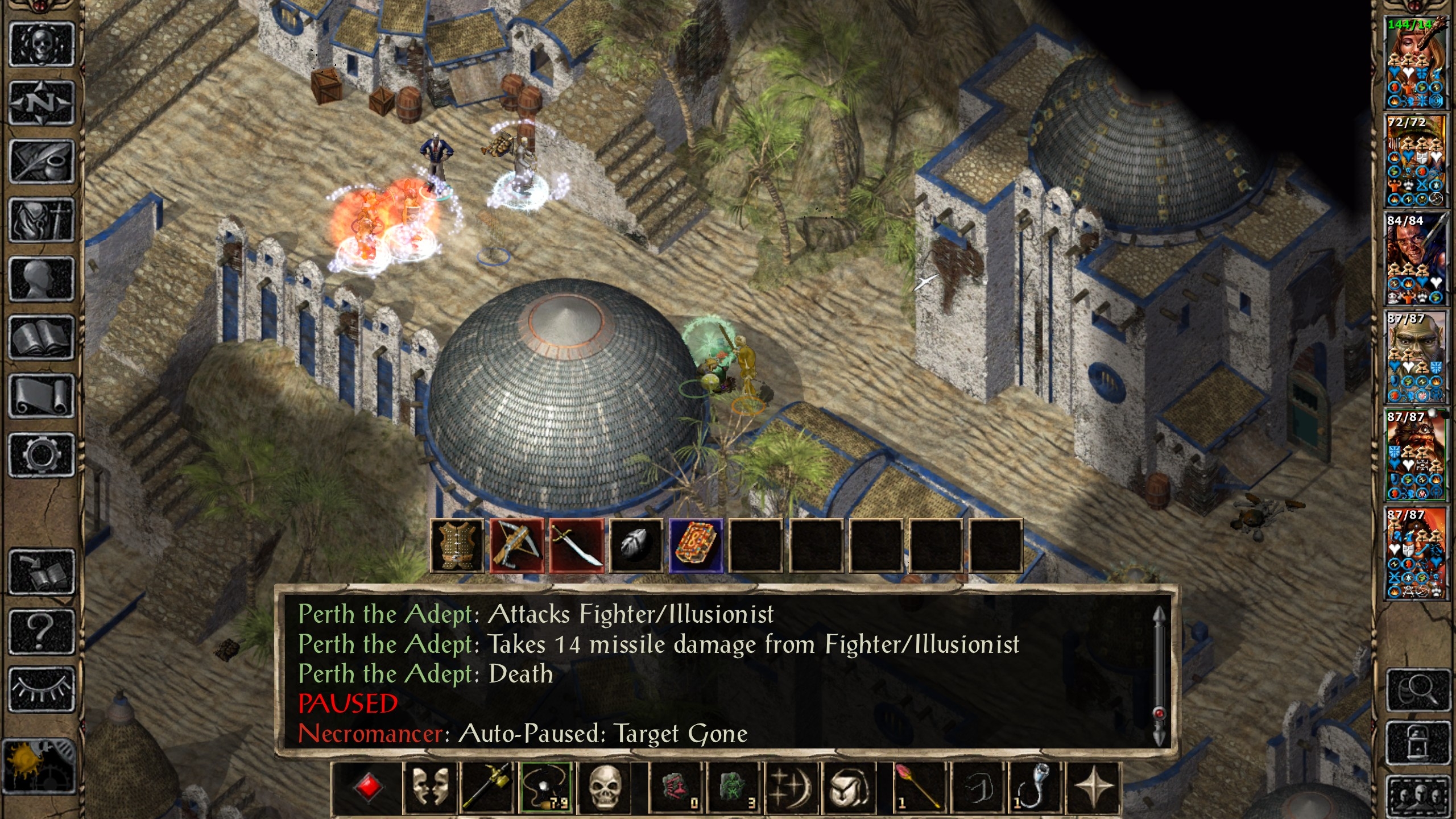The image size is (1456, 819).
Task: Open the area map with the compass button
Action: (42, 103)
